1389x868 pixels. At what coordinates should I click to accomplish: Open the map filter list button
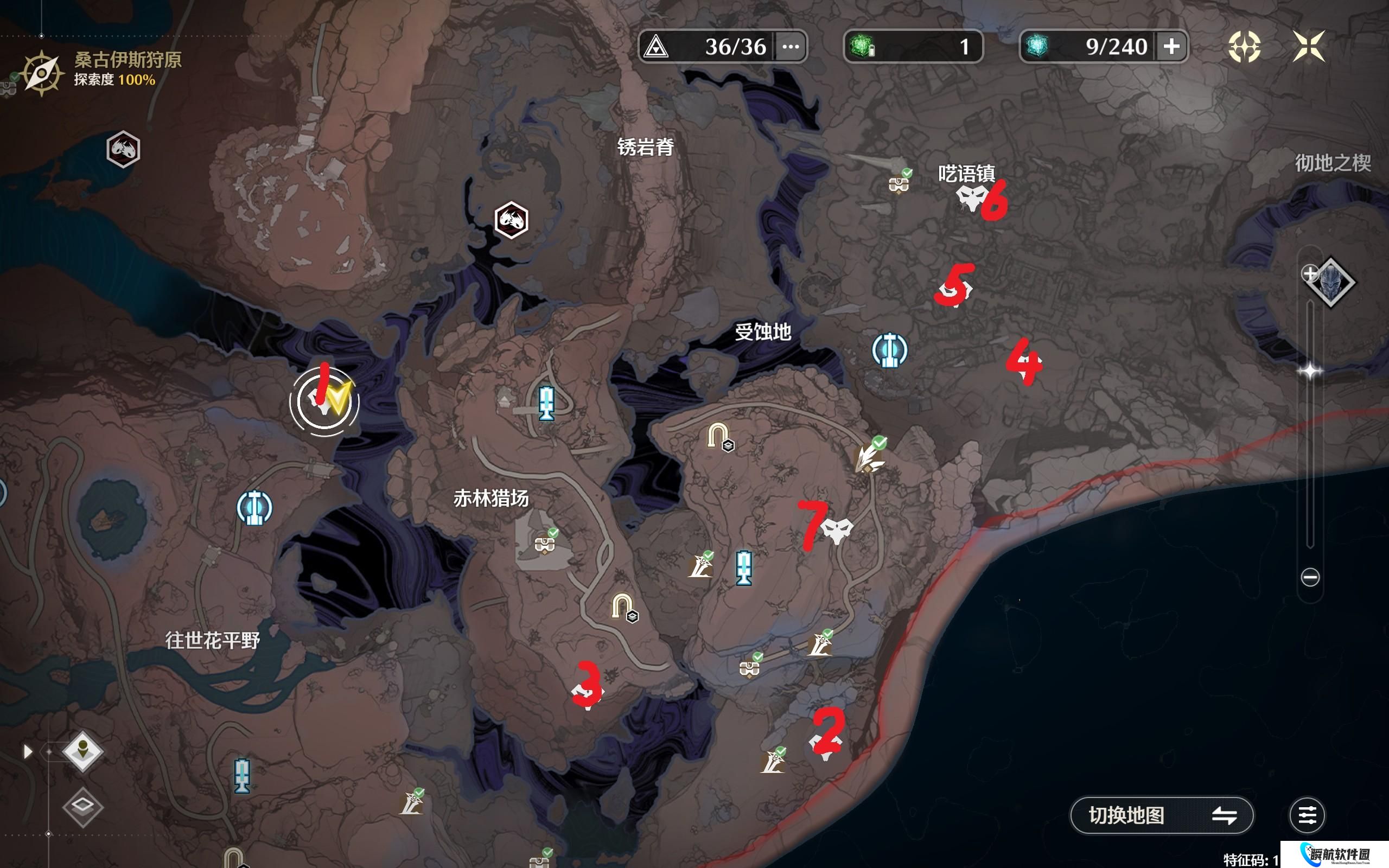(x=1307, y=815)
